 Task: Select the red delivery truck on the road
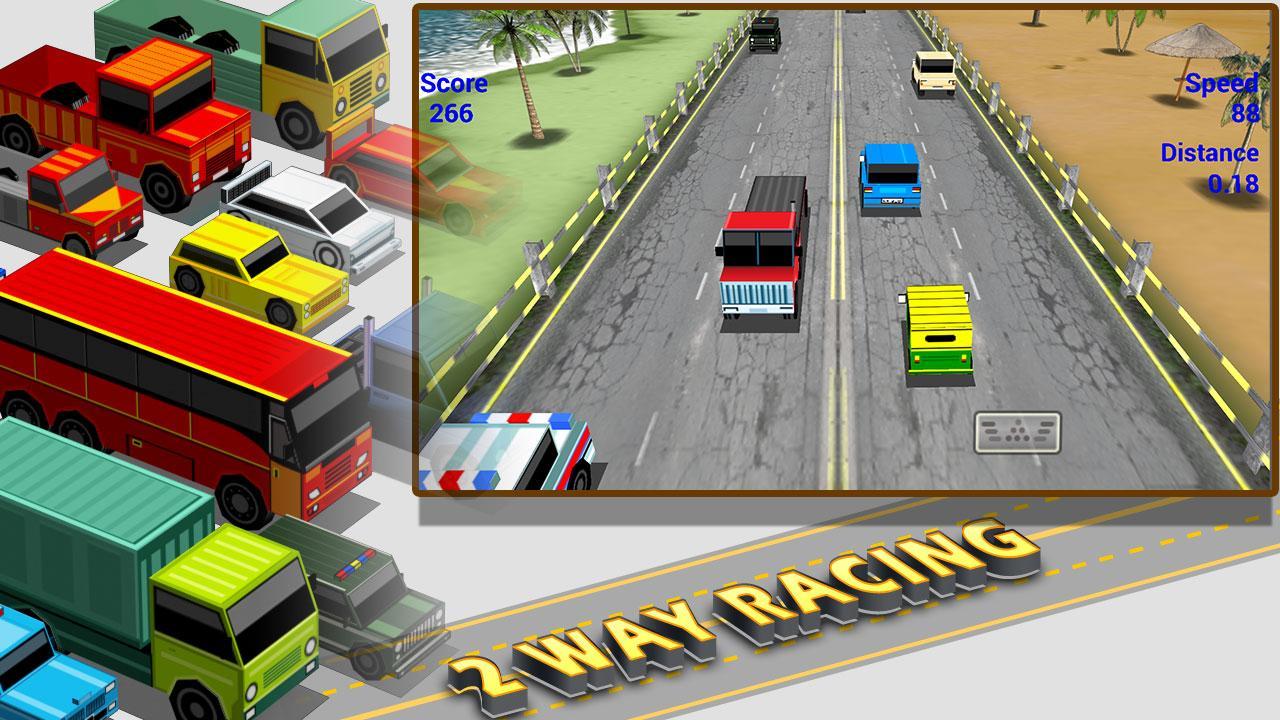[x=762, y=255]
